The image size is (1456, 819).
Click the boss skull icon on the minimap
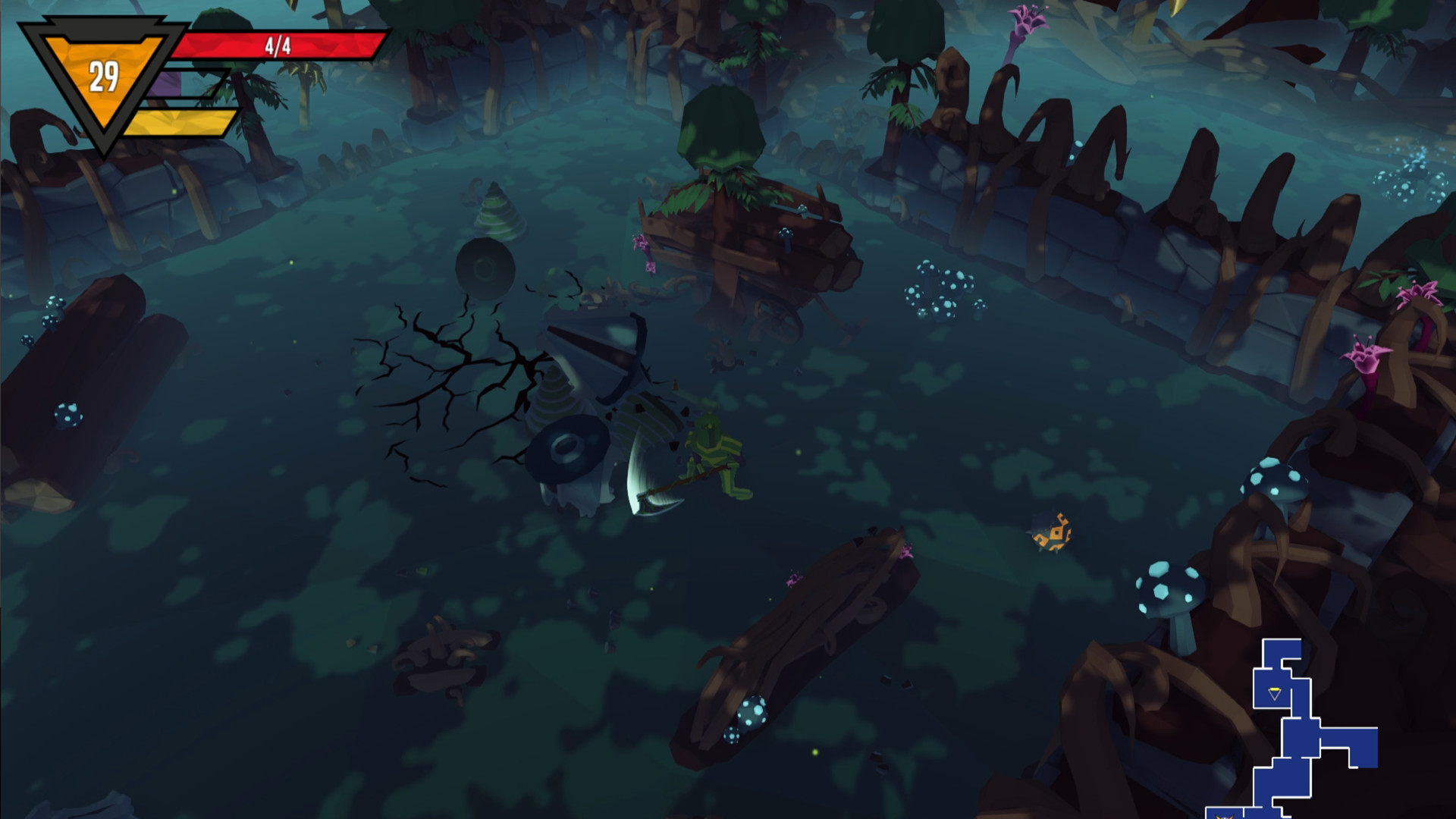coord(1226,815)
